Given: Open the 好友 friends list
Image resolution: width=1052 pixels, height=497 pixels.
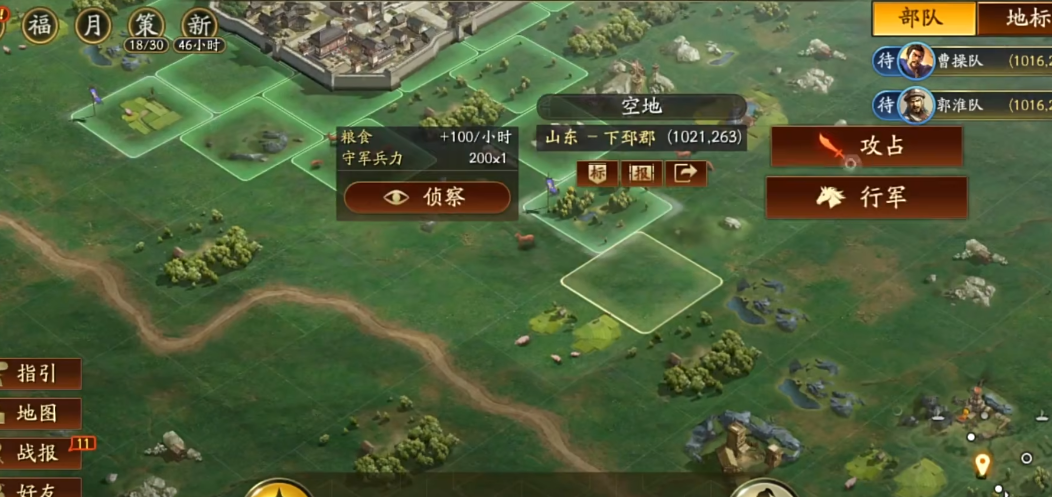Looking at the screenshot, I should tap(38, 488).
